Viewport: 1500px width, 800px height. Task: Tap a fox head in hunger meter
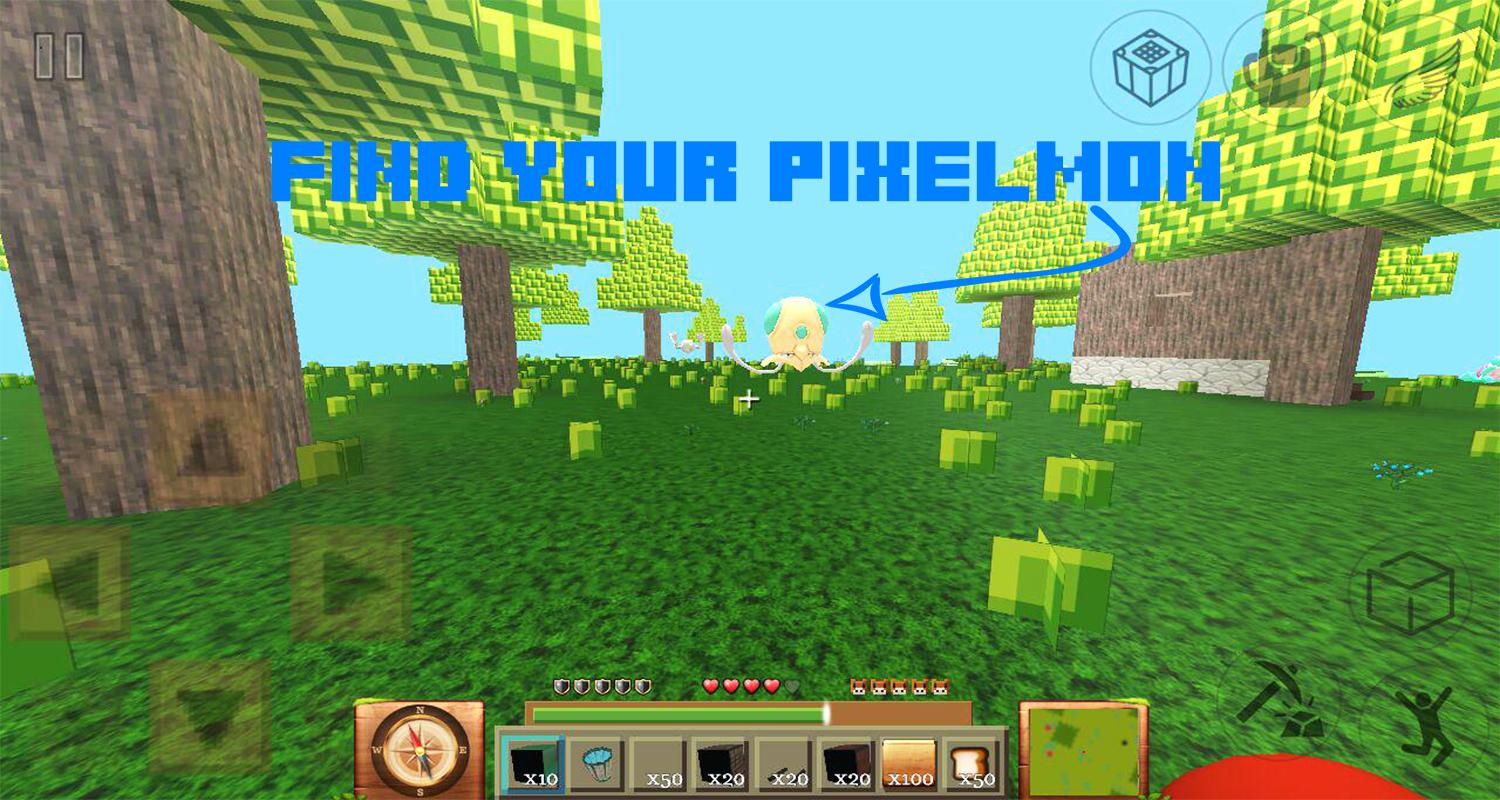pyautogui.click(x=858, y=687)
